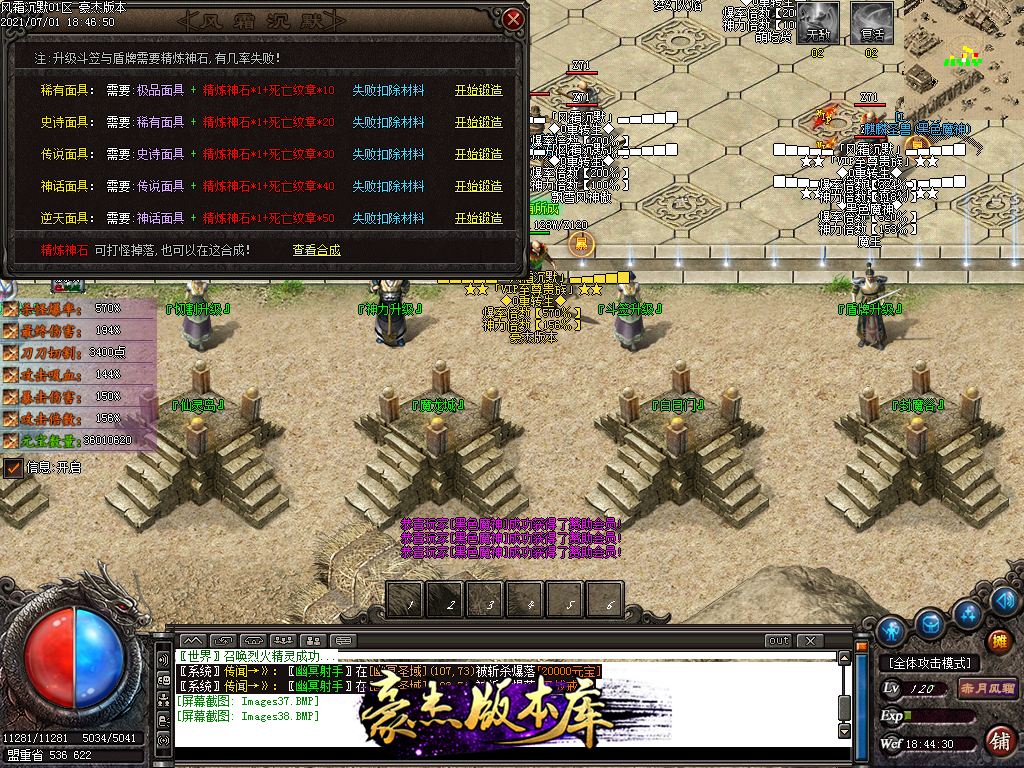Screen dimensions: 1024x768
Task: Change the 全体攻击模式 attack mode
Action: (x=929, y=663)
